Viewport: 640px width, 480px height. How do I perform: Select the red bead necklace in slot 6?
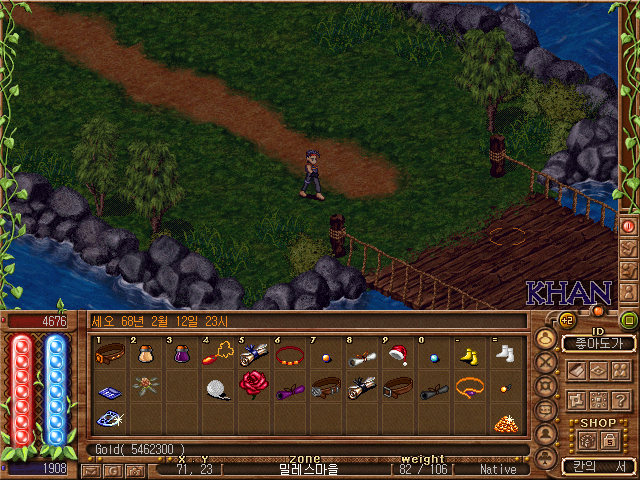[289, 354]
